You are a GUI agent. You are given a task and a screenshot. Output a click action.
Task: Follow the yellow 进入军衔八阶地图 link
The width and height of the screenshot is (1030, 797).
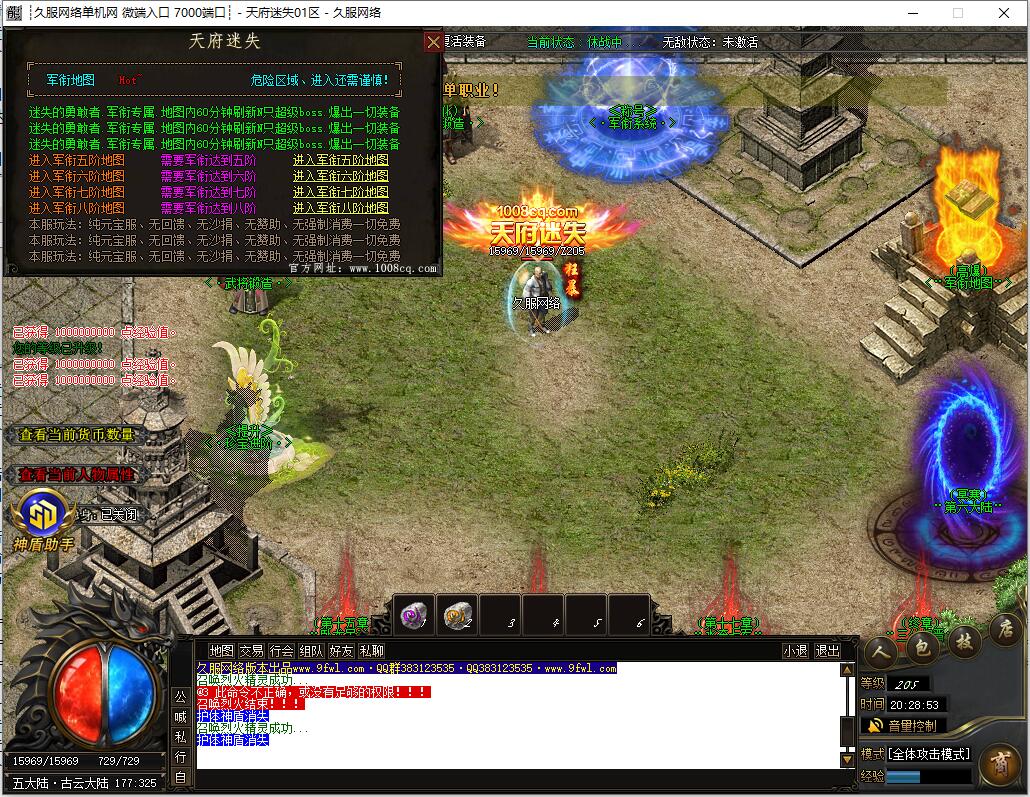340,208
